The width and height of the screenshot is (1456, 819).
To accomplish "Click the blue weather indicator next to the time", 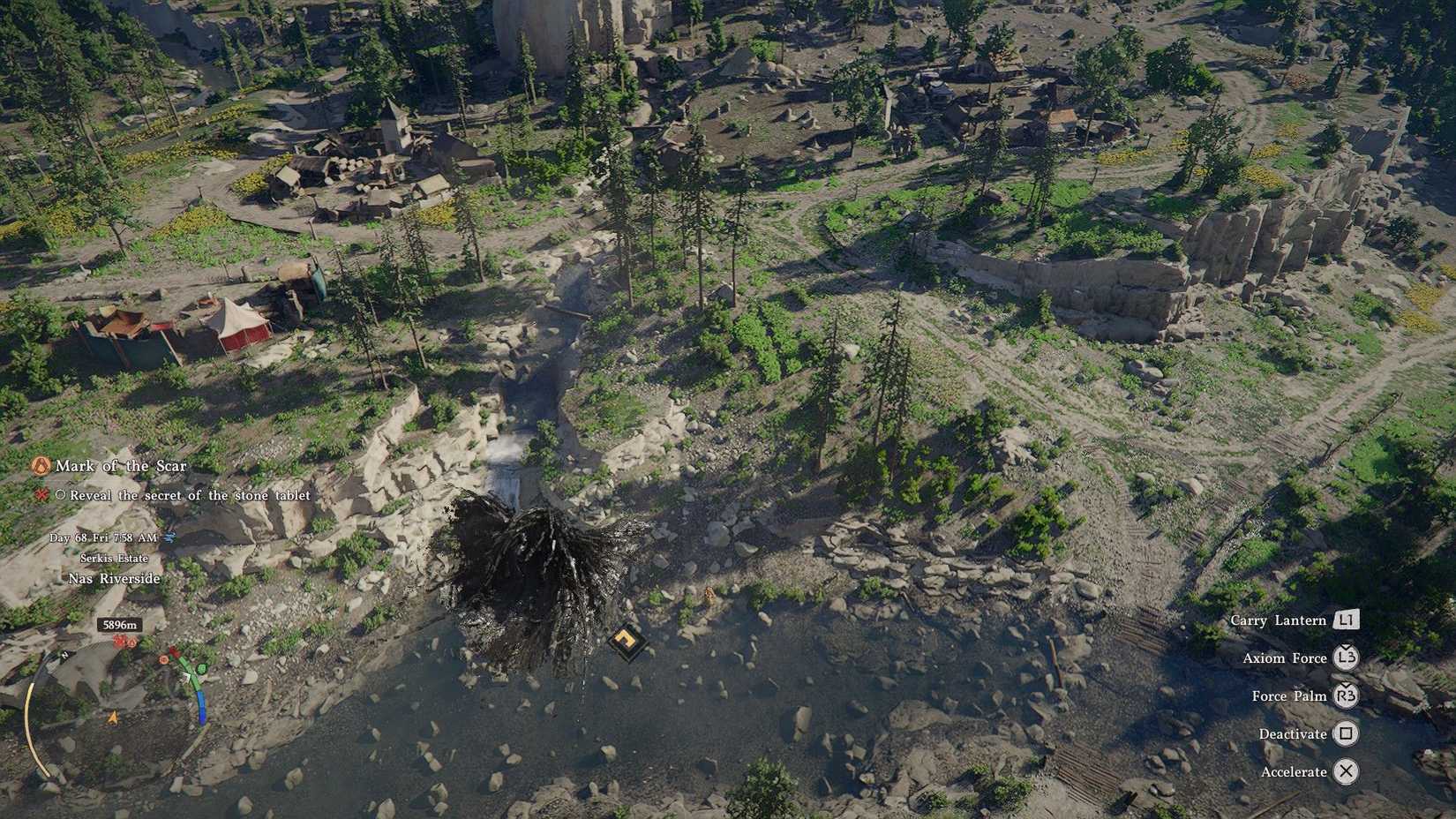I will click(169, 537).
